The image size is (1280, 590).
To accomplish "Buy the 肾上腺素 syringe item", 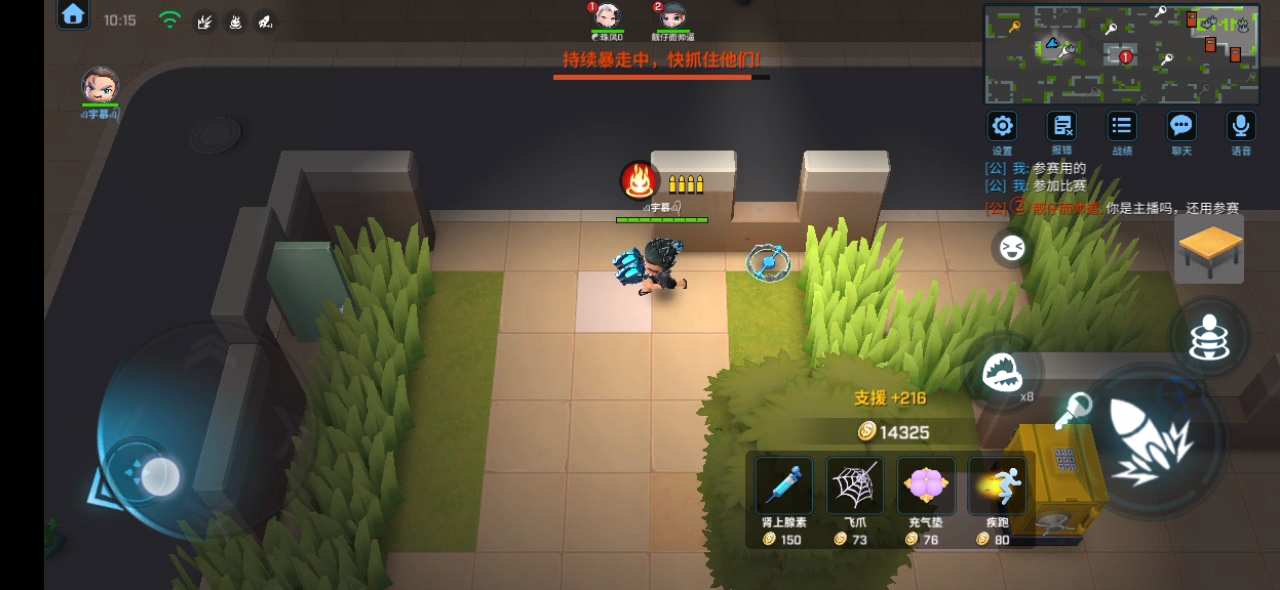I will pyautogui.click(x=783, y=487).
